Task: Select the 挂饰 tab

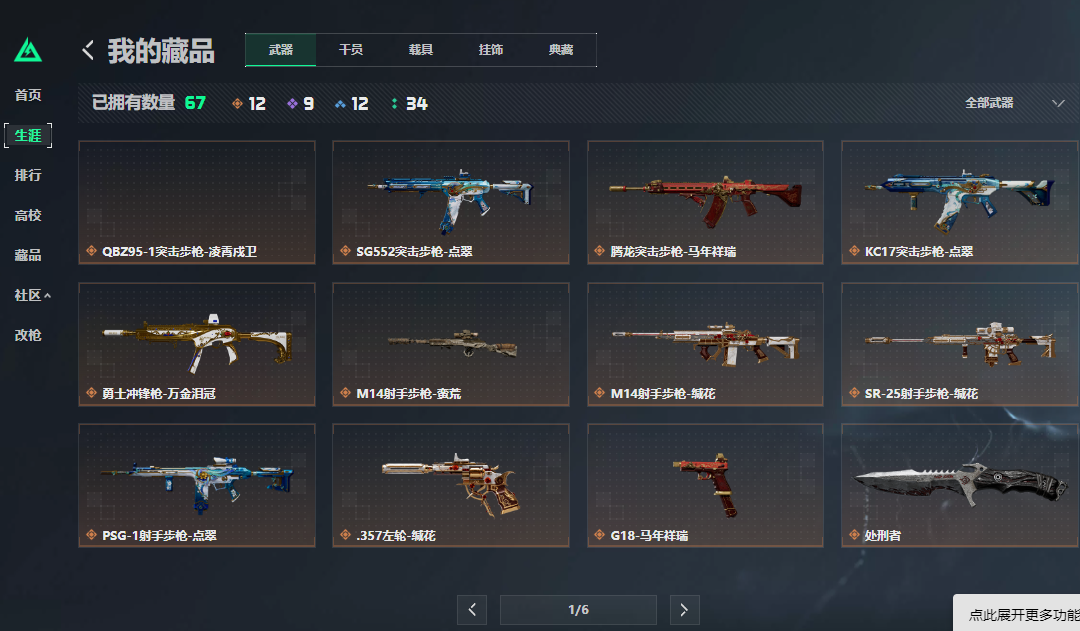Action: point(491,50)
